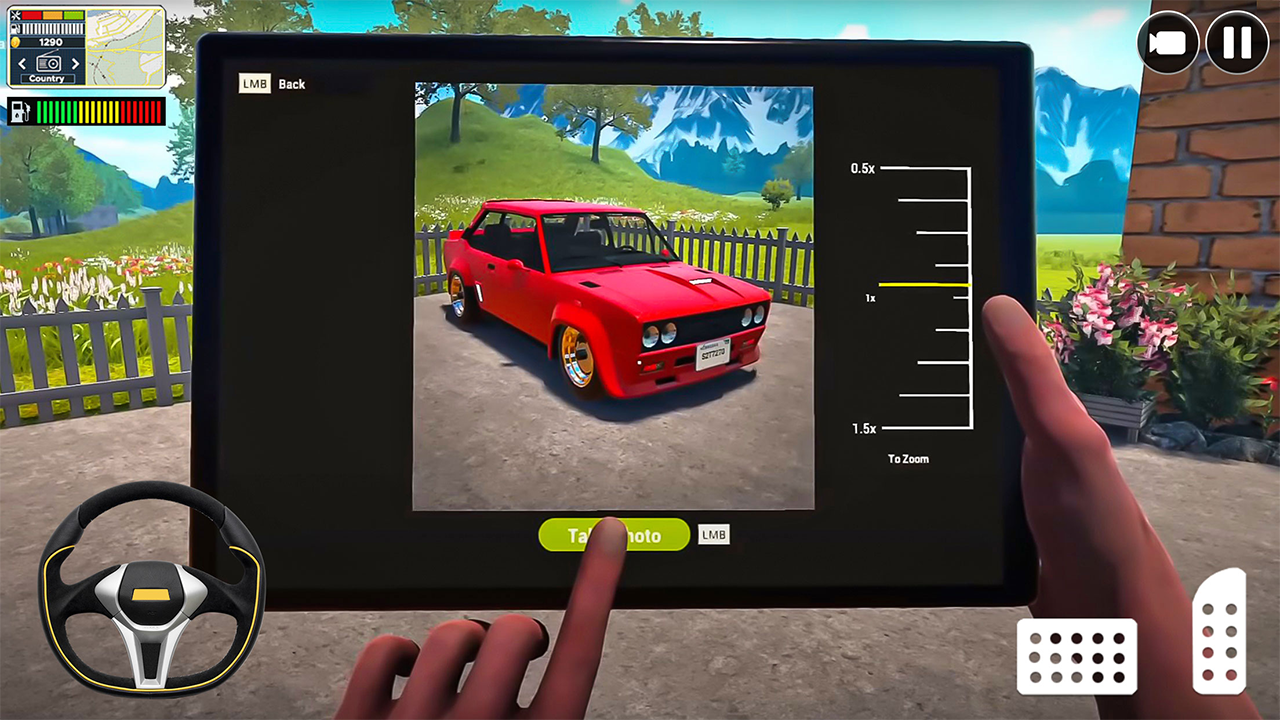Set the zoom slider to 0.5x
This screenshot has height=720, width=1280.
pyautogui.click(x=920, y=169)
